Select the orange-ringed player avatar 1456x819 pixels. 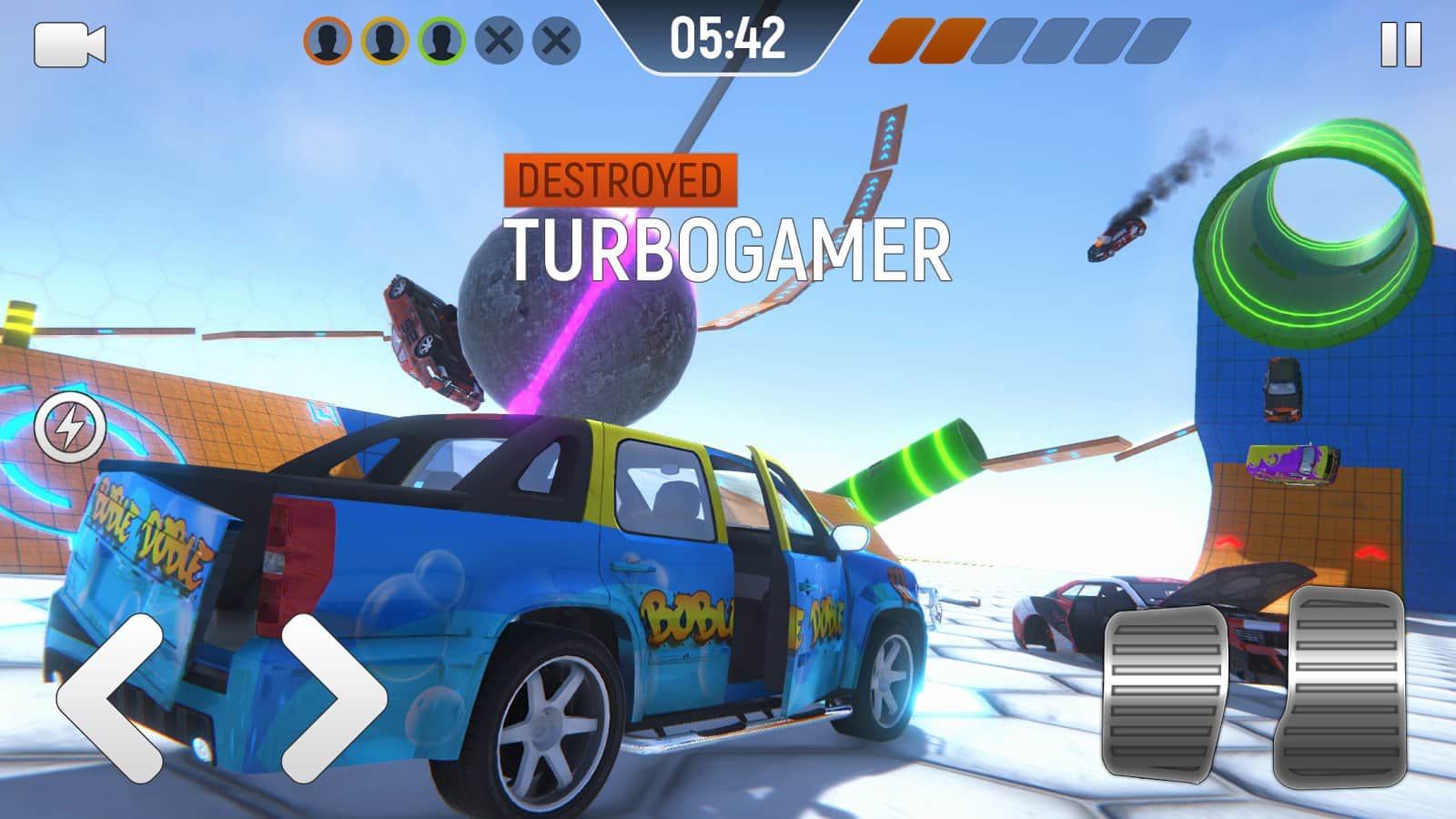click(x=328, y=41)
